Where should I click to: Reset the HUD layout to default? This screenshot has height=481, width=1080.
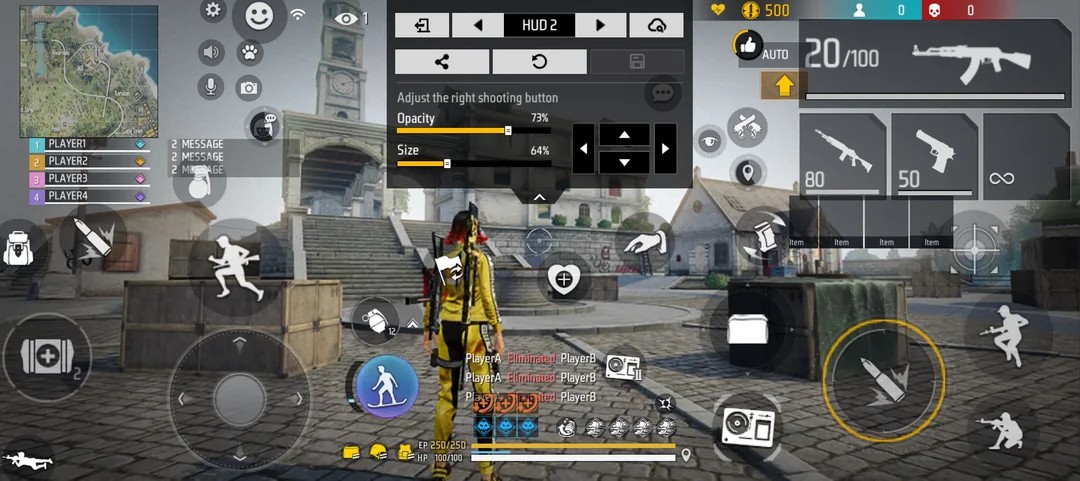pos(539,62)
